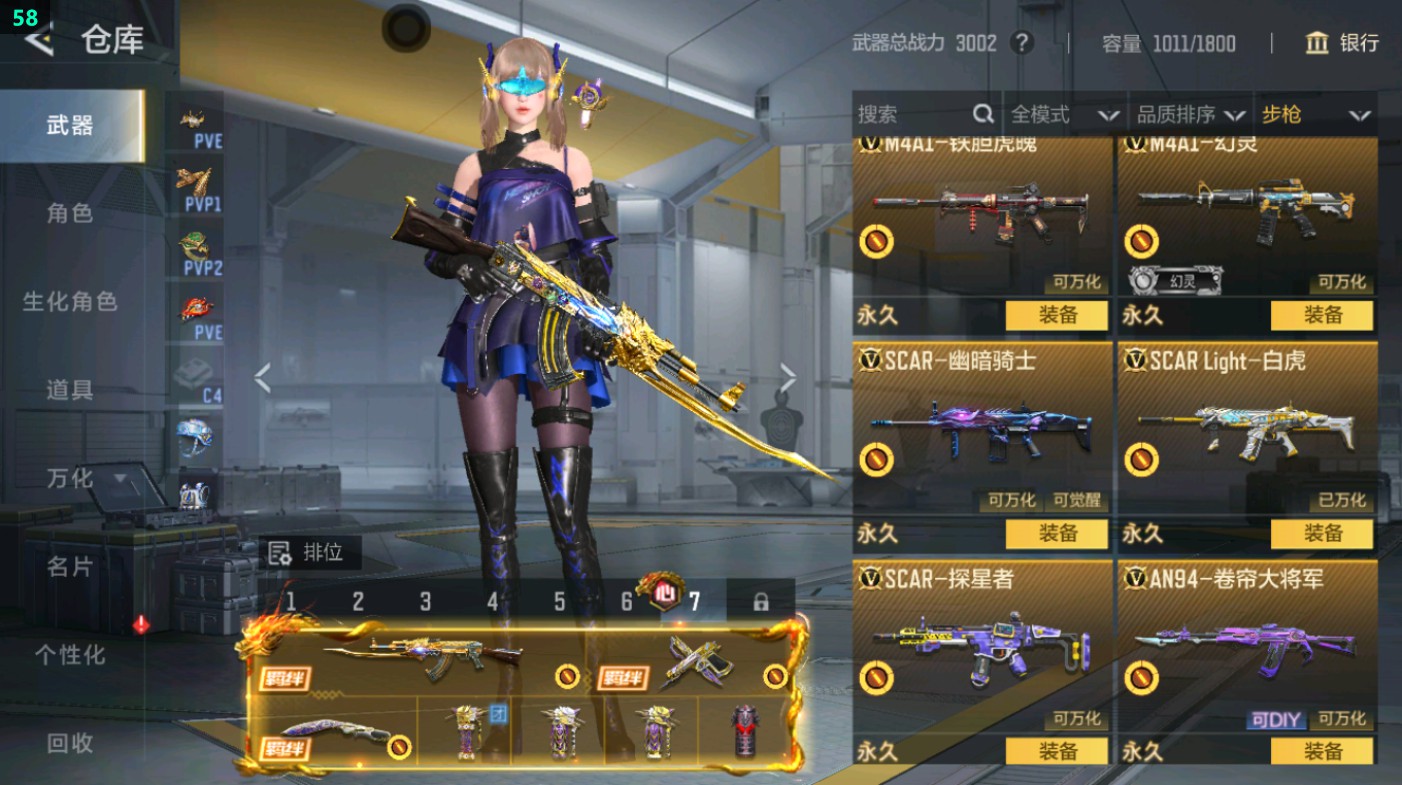
Task: Open the 回收 section
Action: (70, 743)
